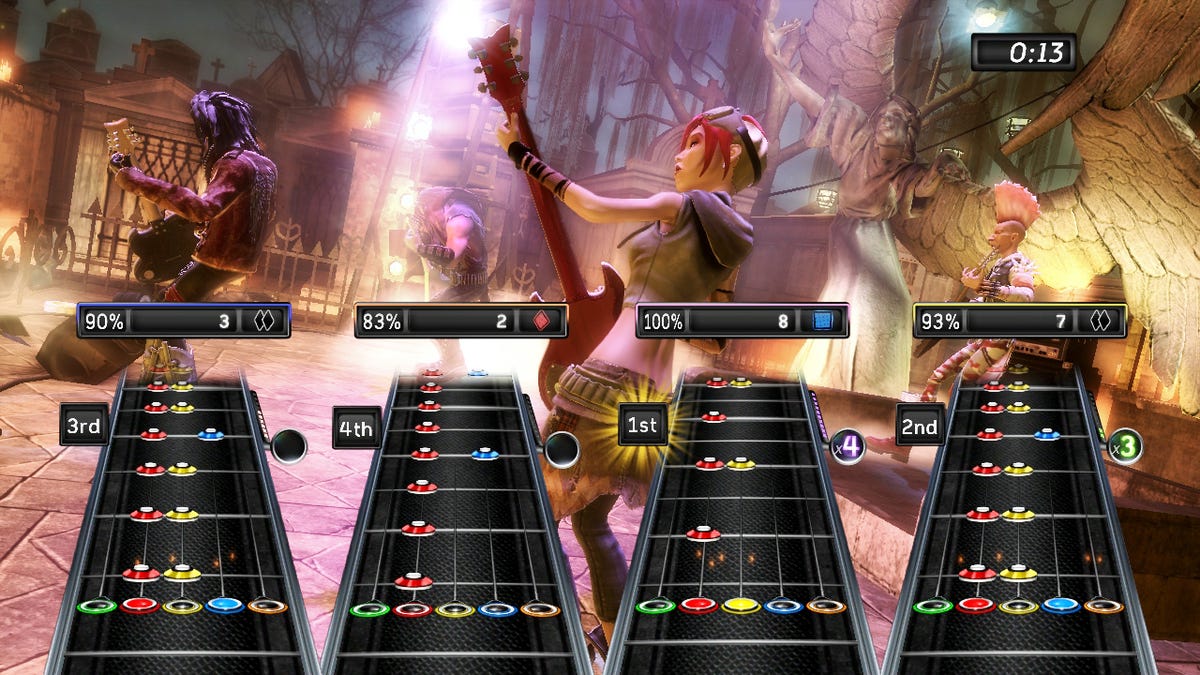The width and height of the screenshot is (1200, 675).
Task: Select the red diamond icon in the 83% player panel
Action: [541, 321]
